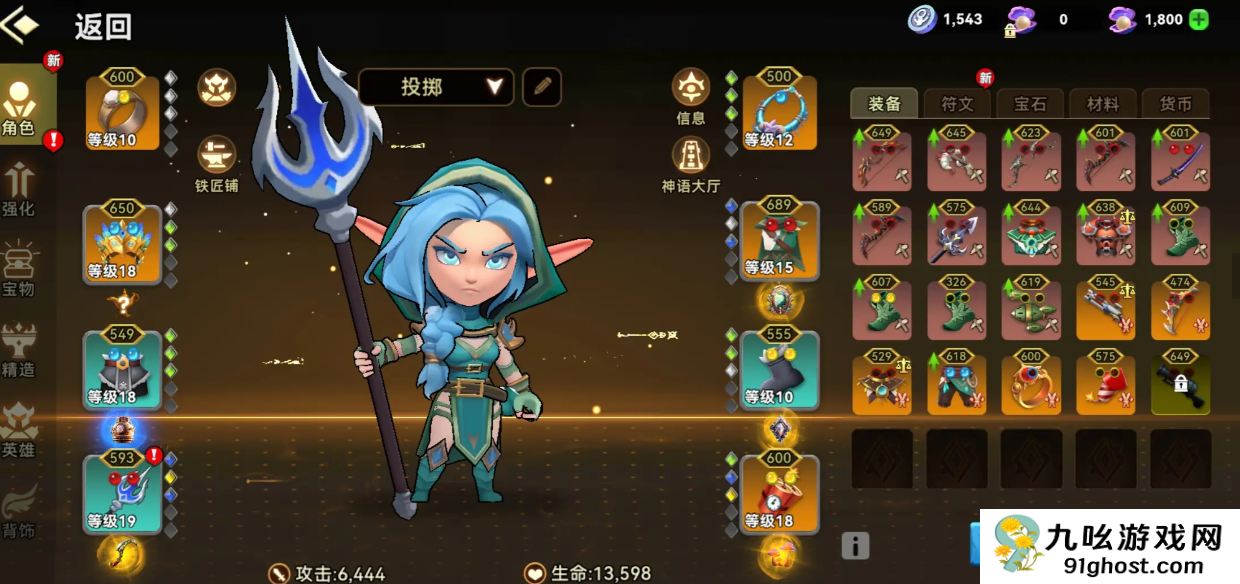The width and height of the screenshot is (1240, 584).
Task: Click the pencil edit button
Action: click(542, 87)
